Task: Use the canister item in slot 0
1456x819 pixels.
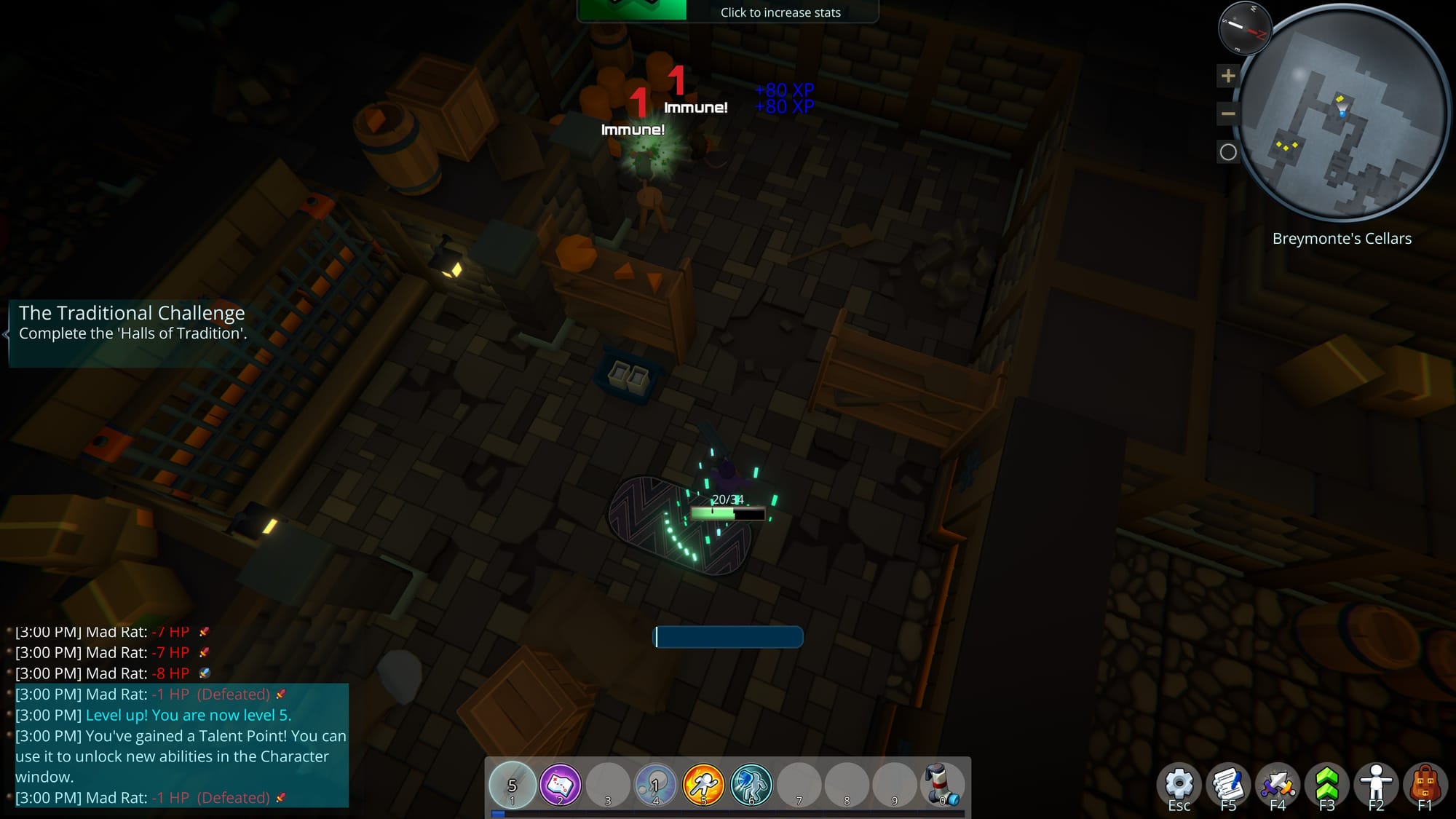Action: pos(942,784)
